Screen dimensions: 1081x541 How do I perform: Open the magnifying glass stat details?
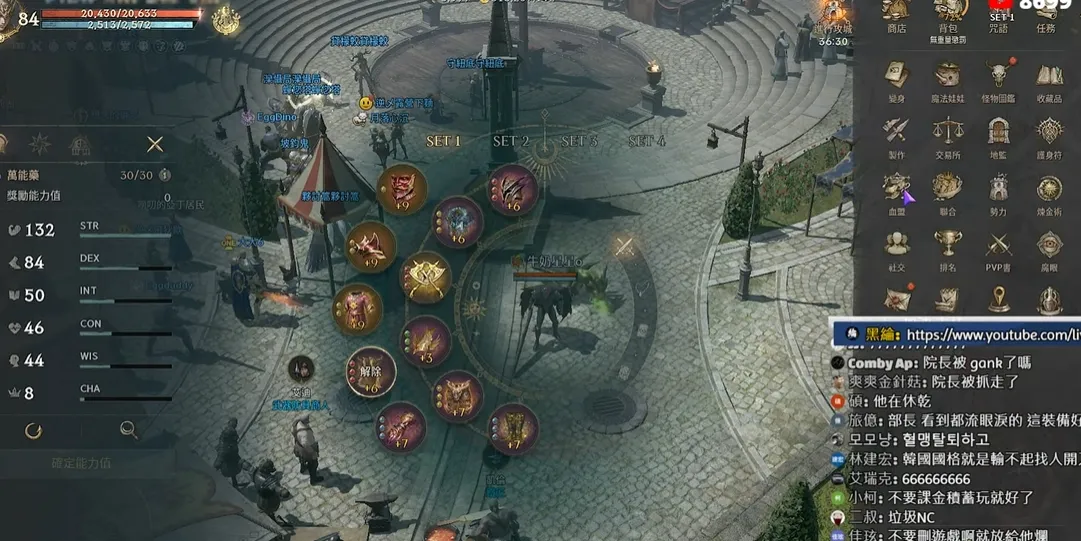tap(129, 430)
